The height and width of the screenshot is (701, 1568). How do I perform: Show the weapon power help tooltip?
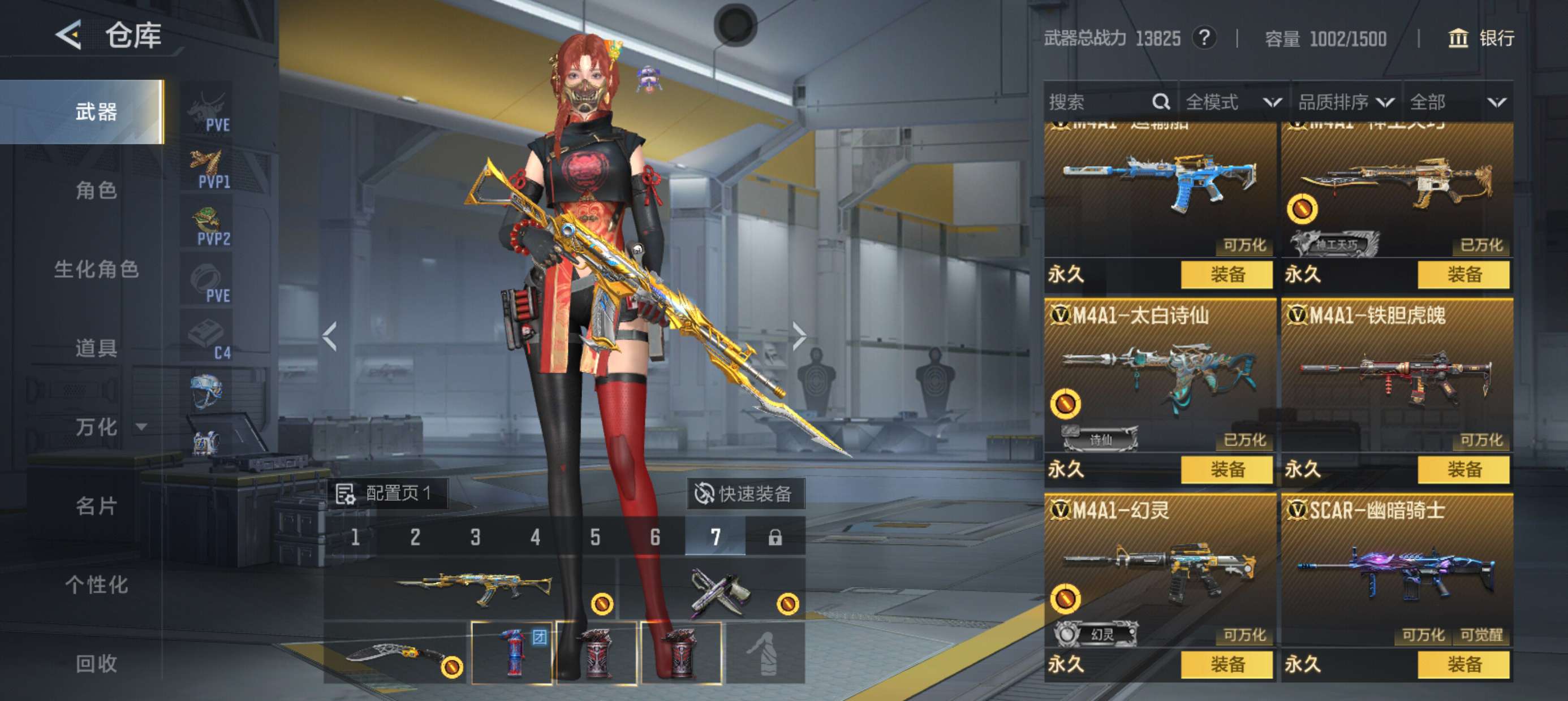pyautogui.click(x=1203, y=38)
